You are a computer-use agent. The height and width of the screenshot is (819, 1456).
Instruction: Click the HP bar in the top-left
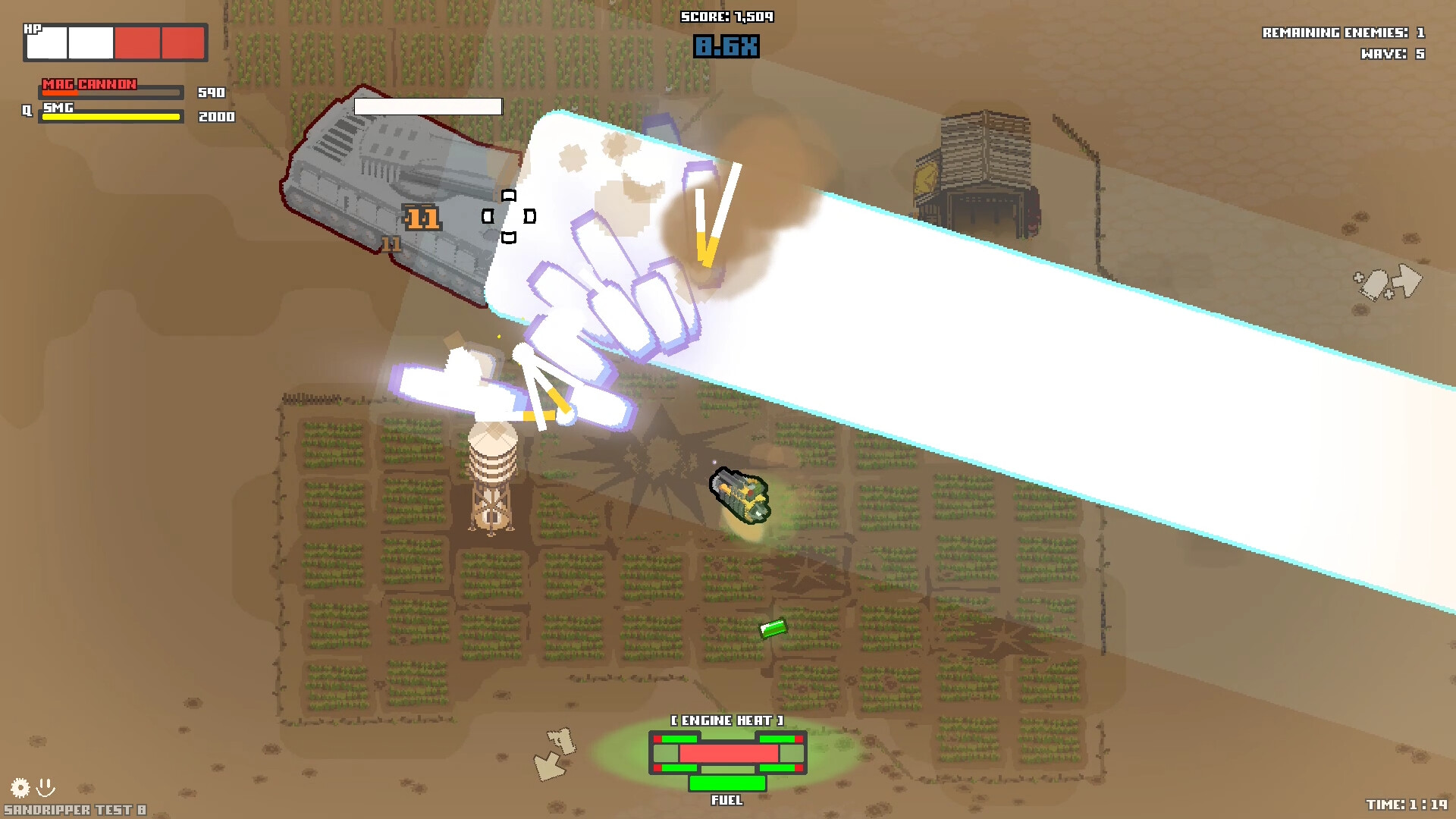point(114,42)
